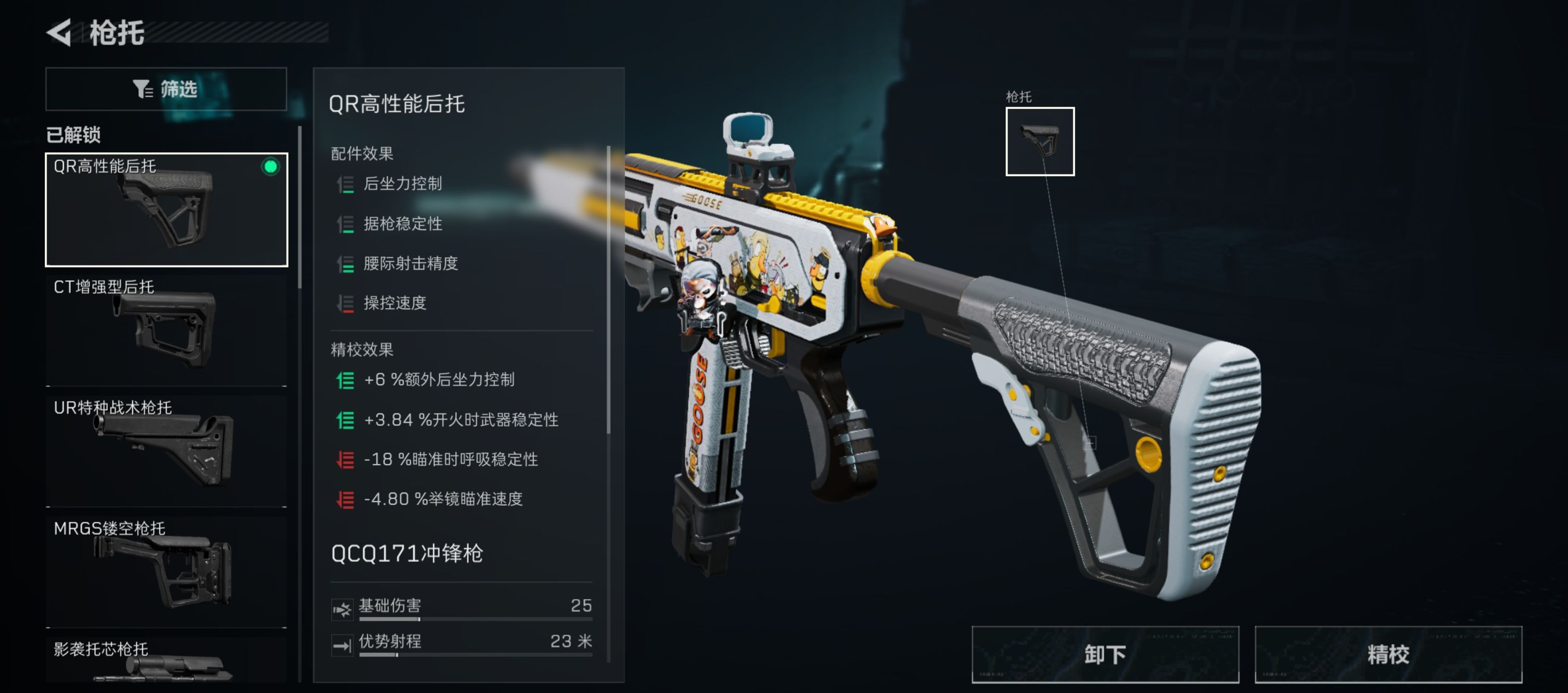Select the MRGS镂空枪托 stock
This screenshot has width=1568, height=693.
[x=166, y=571]
